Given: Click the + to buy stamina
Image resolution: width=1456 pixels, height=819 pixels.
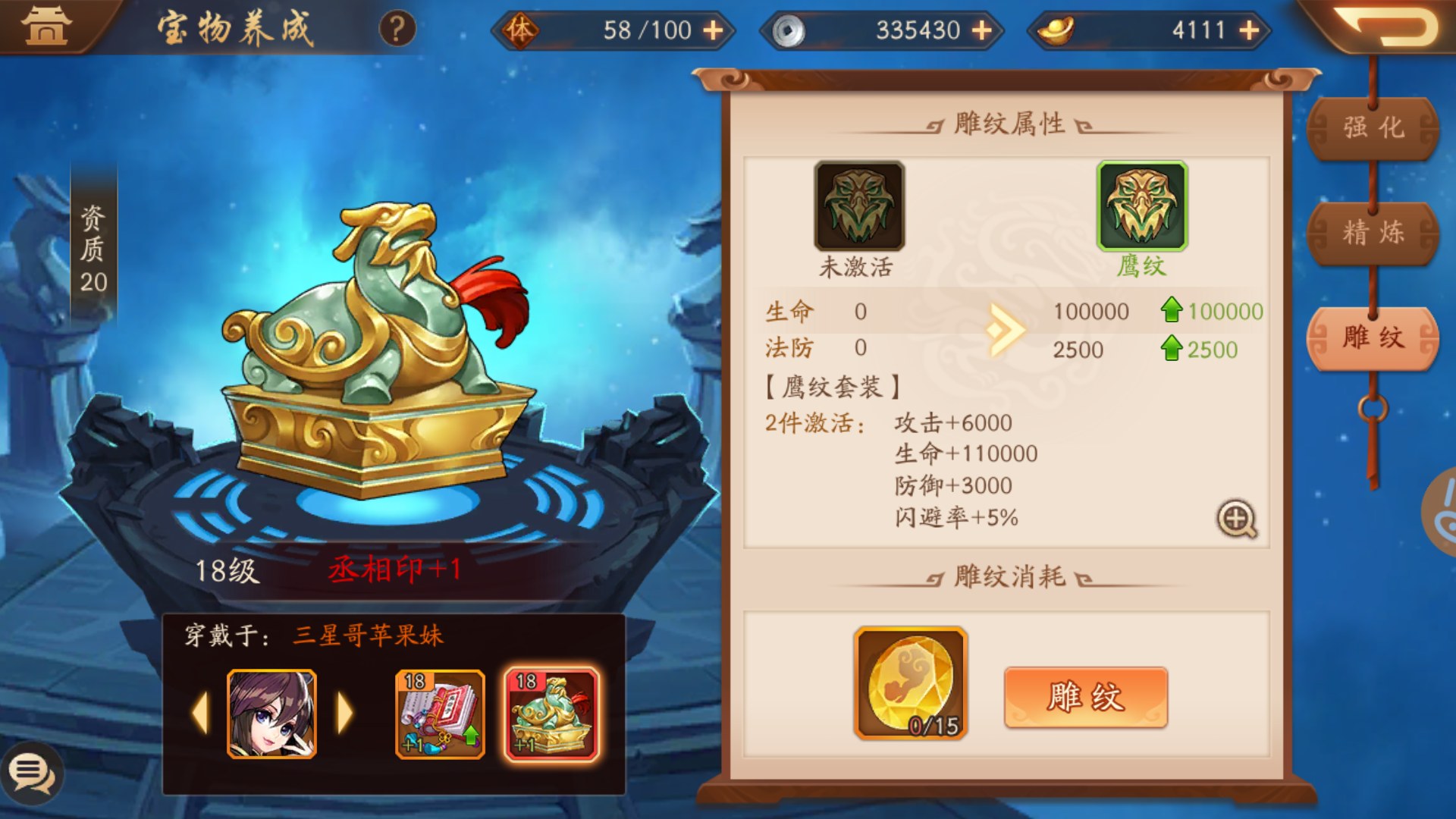Looking at the screenshot, I should [x=713, y=30].
